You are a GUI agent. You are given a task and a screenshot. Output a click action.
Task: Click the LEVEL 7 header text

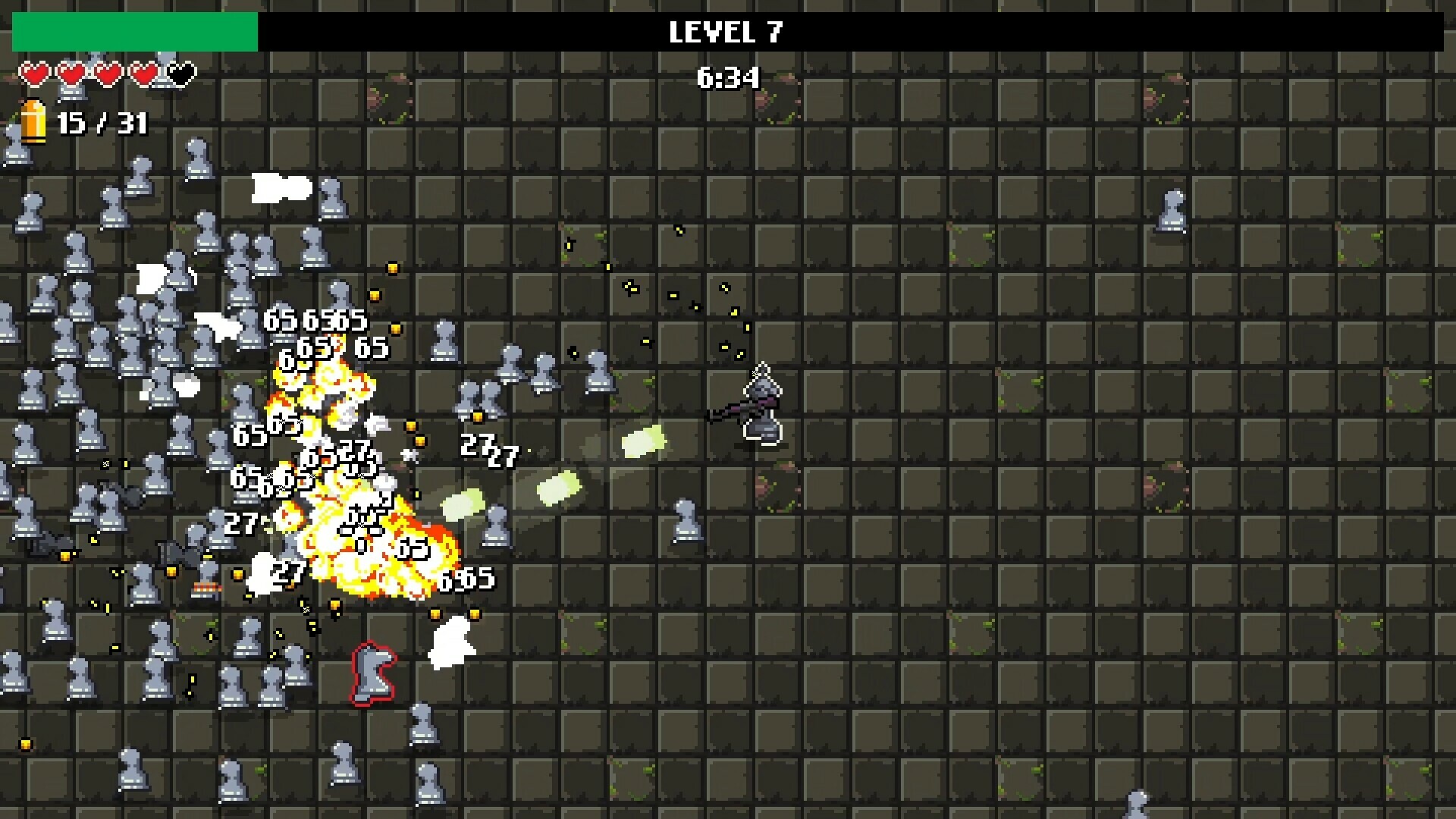(726, 32)
